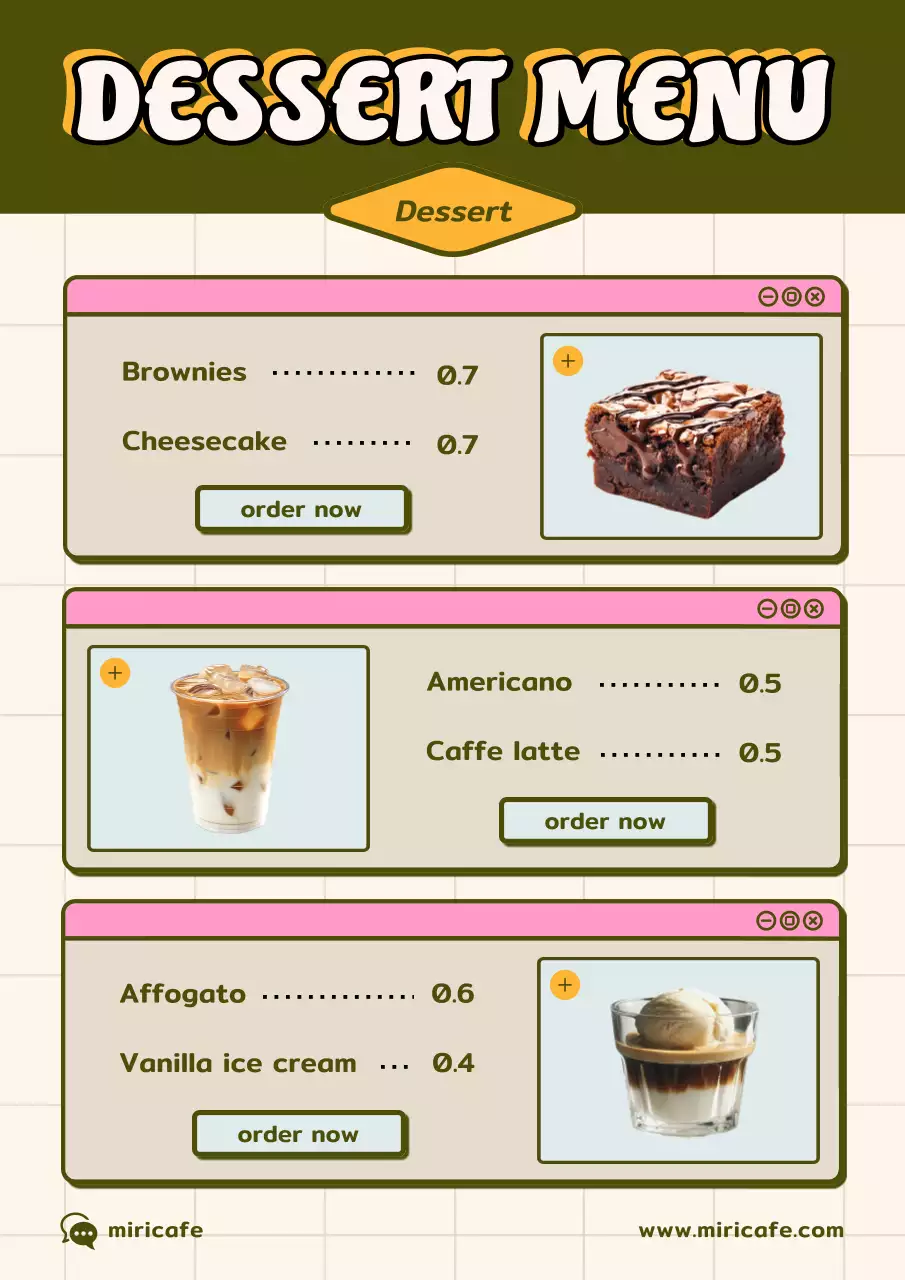
Task: View the iced latte thumbnail image
Action: tap(229, 749)
